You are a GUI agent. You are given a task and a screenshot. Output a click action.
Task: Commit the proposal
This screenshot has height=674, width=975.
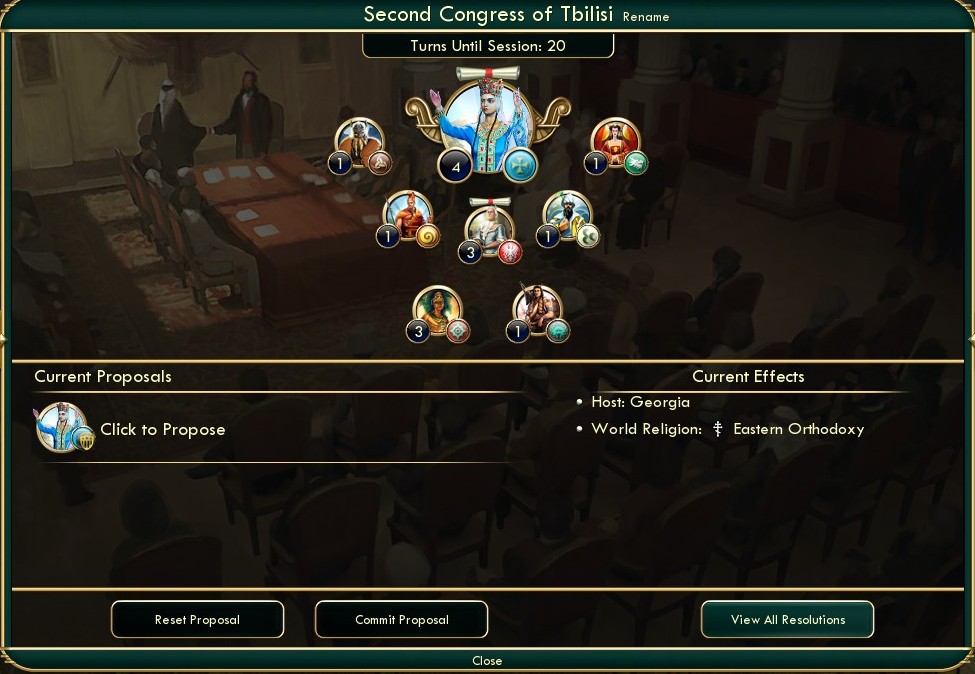click(x=401, y=620)
